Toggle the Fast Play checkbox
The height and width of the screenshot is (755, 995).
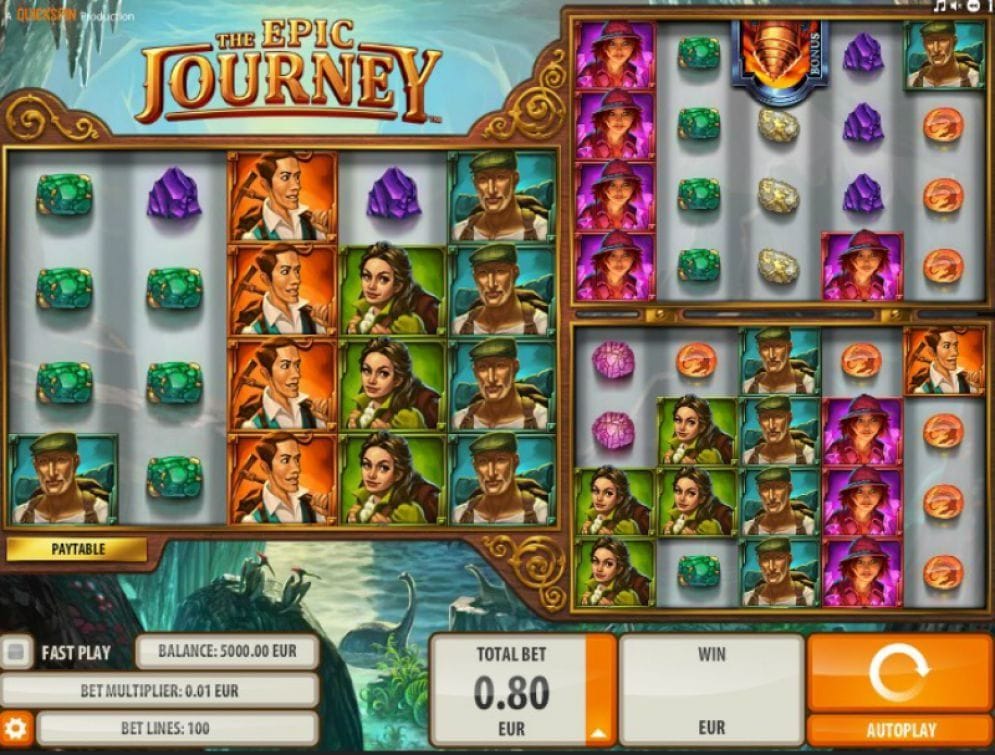(15, 653)
